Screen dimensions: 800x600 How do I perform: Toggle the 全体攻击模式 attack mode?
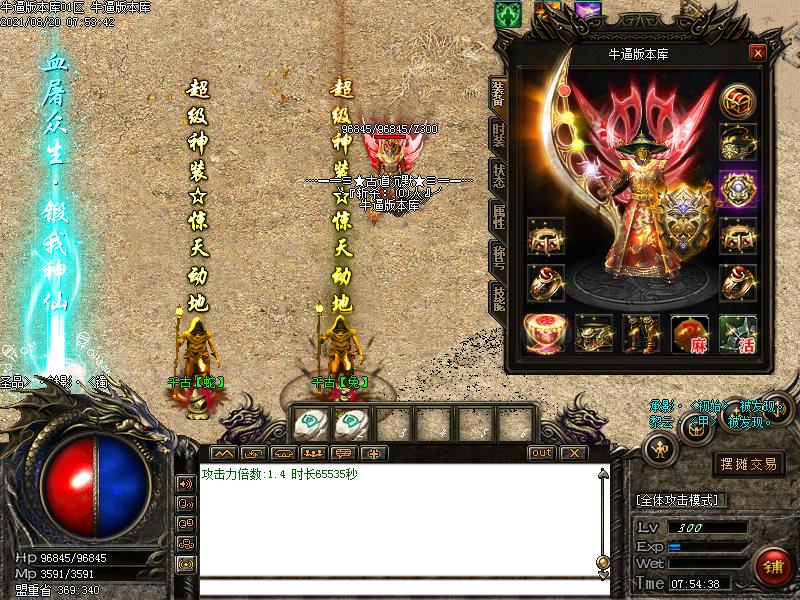[x=681, y=499]
